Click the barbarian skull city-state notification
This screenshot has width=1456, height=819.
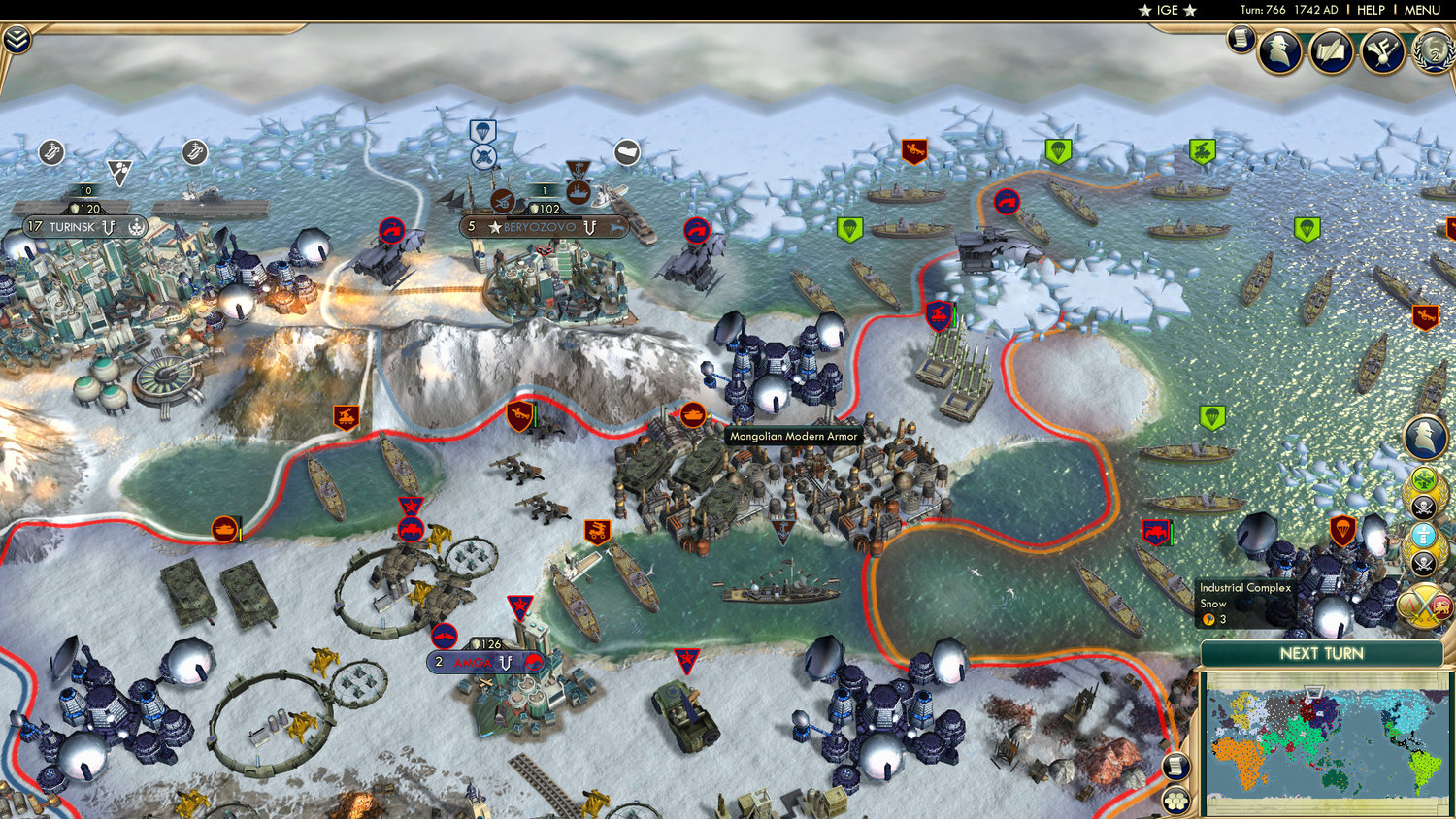(1423, 506)
